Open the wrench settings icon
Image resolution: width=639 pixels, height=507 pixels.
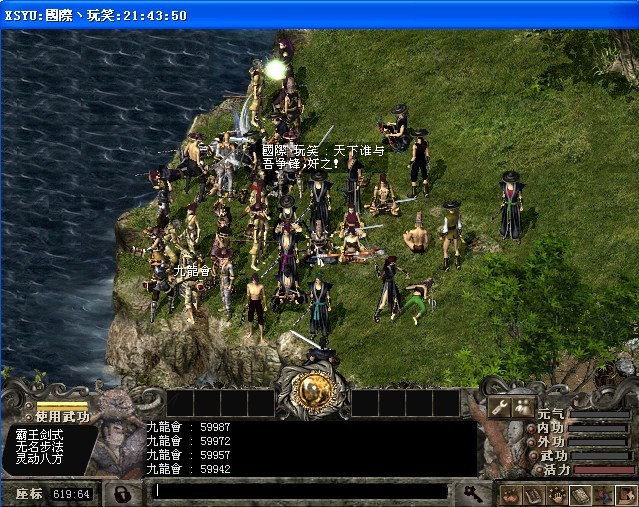(x=499, y=406)
